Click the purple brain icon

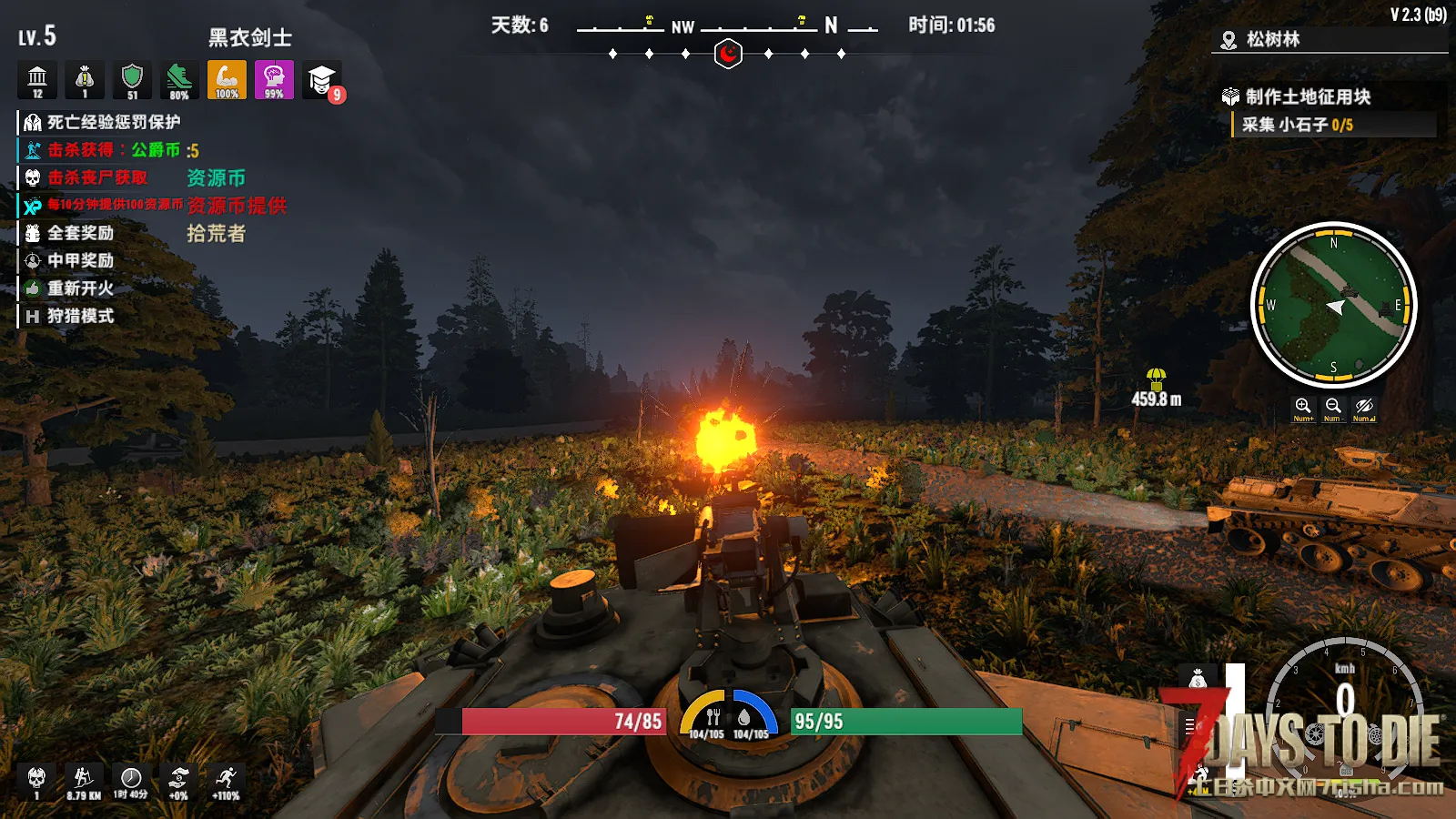click(274, 79)
